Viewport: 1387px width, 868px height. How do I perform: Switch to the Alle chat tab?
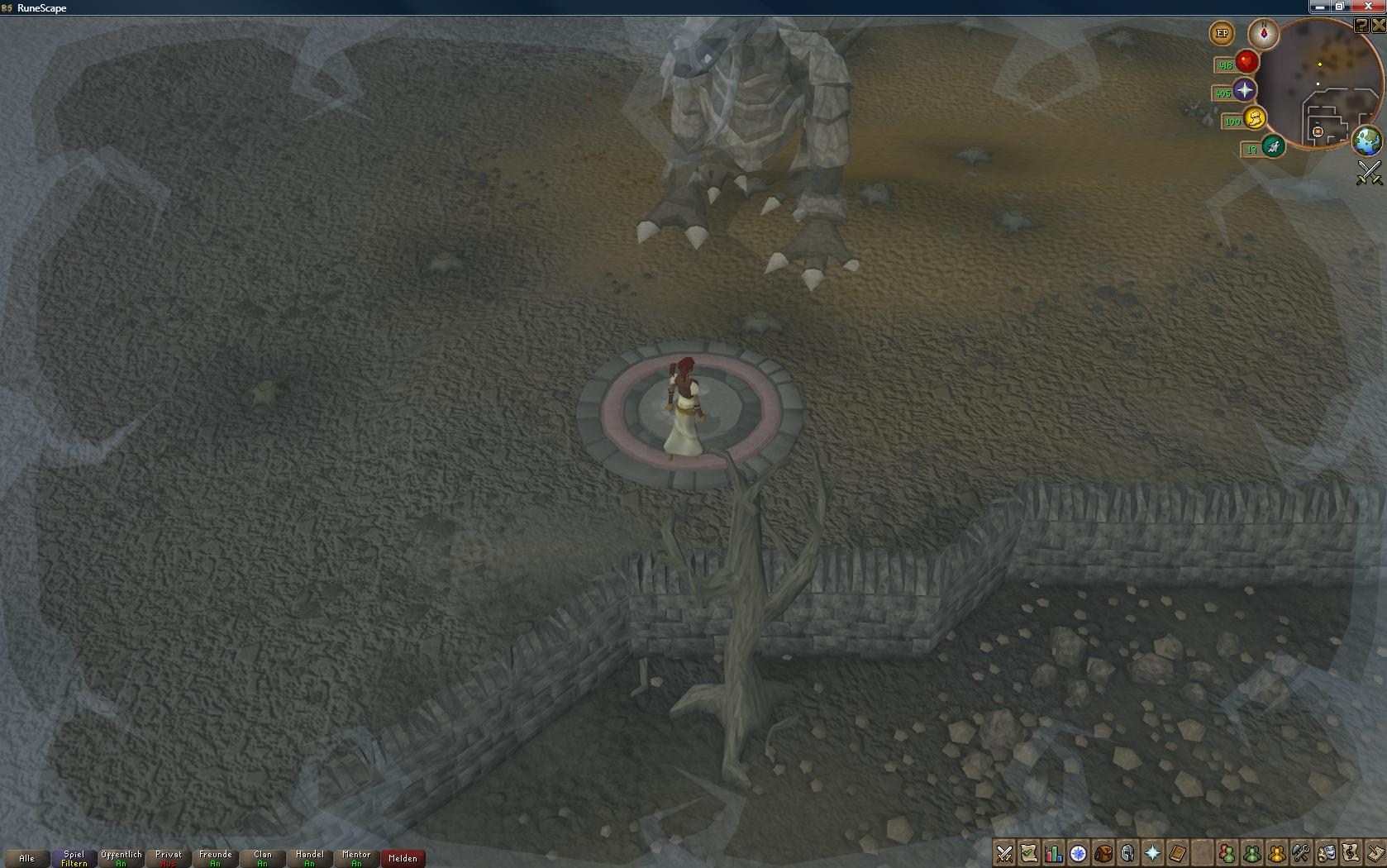[x=27, y=858]
